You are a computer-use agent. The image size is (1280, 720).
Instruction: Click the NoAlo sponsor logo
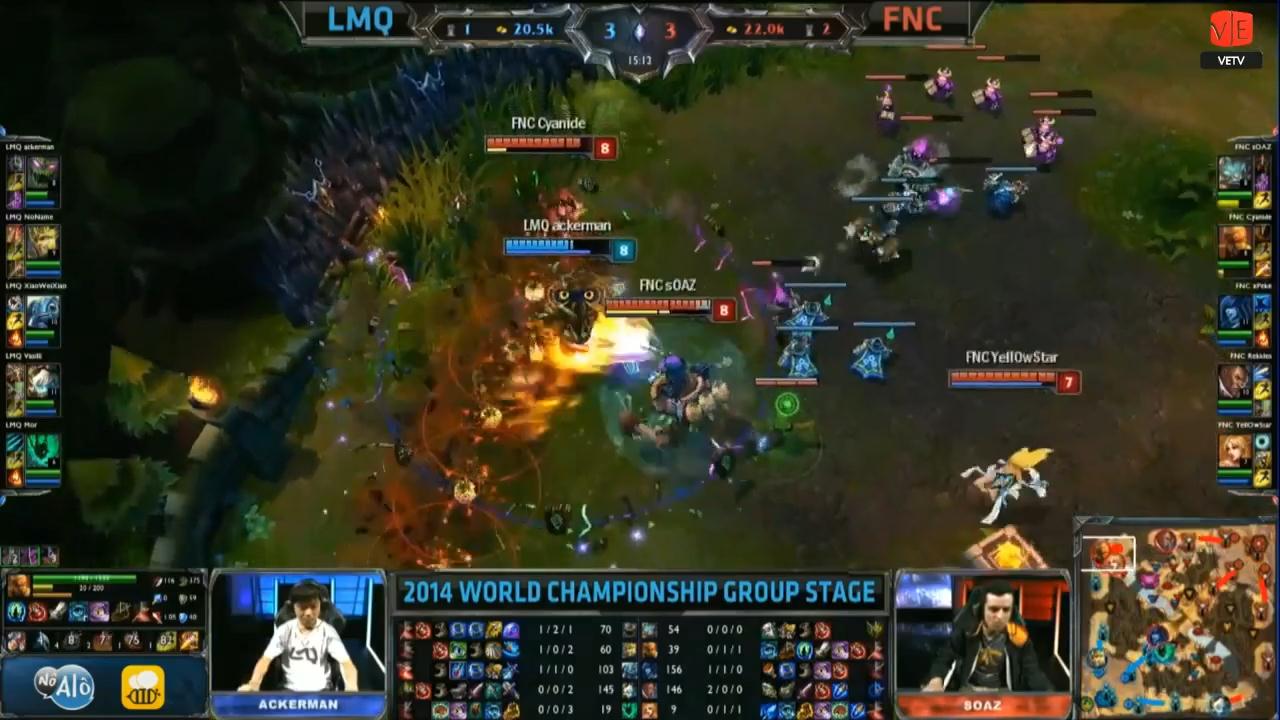pyautogui.click(x=60, y=686)
